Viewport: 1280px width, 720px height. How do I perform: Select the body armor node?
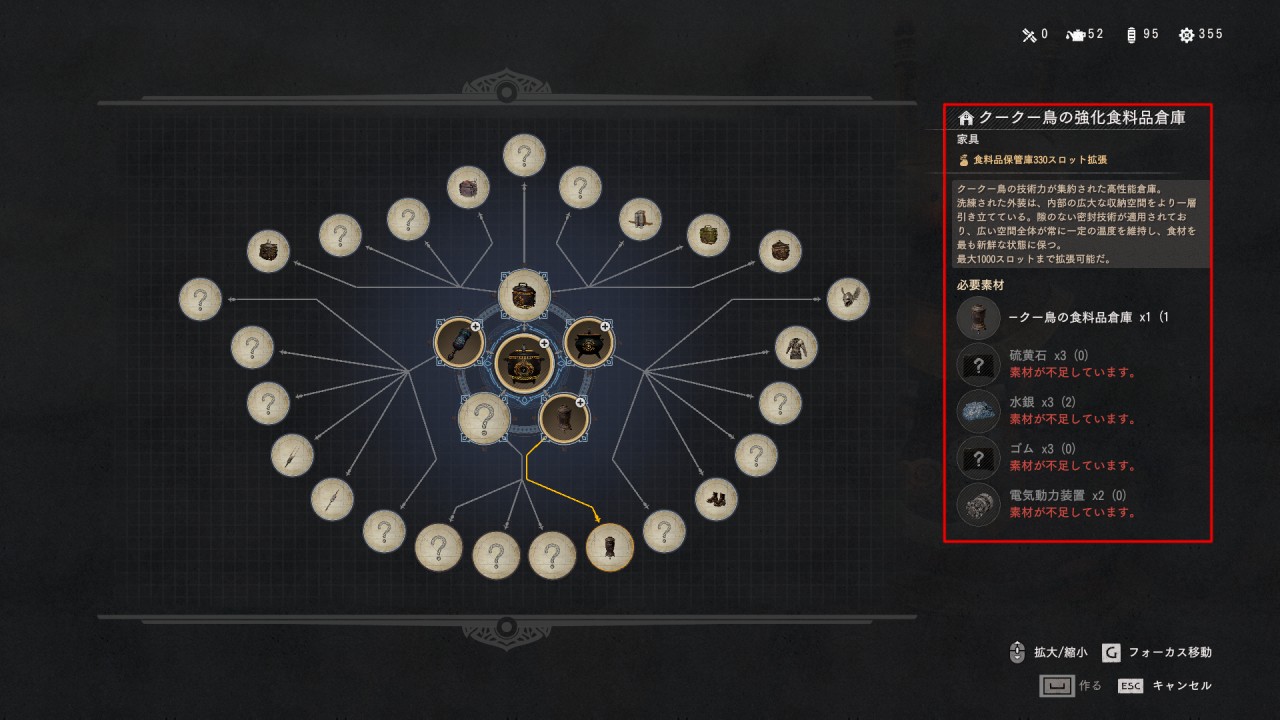(796, 347)
